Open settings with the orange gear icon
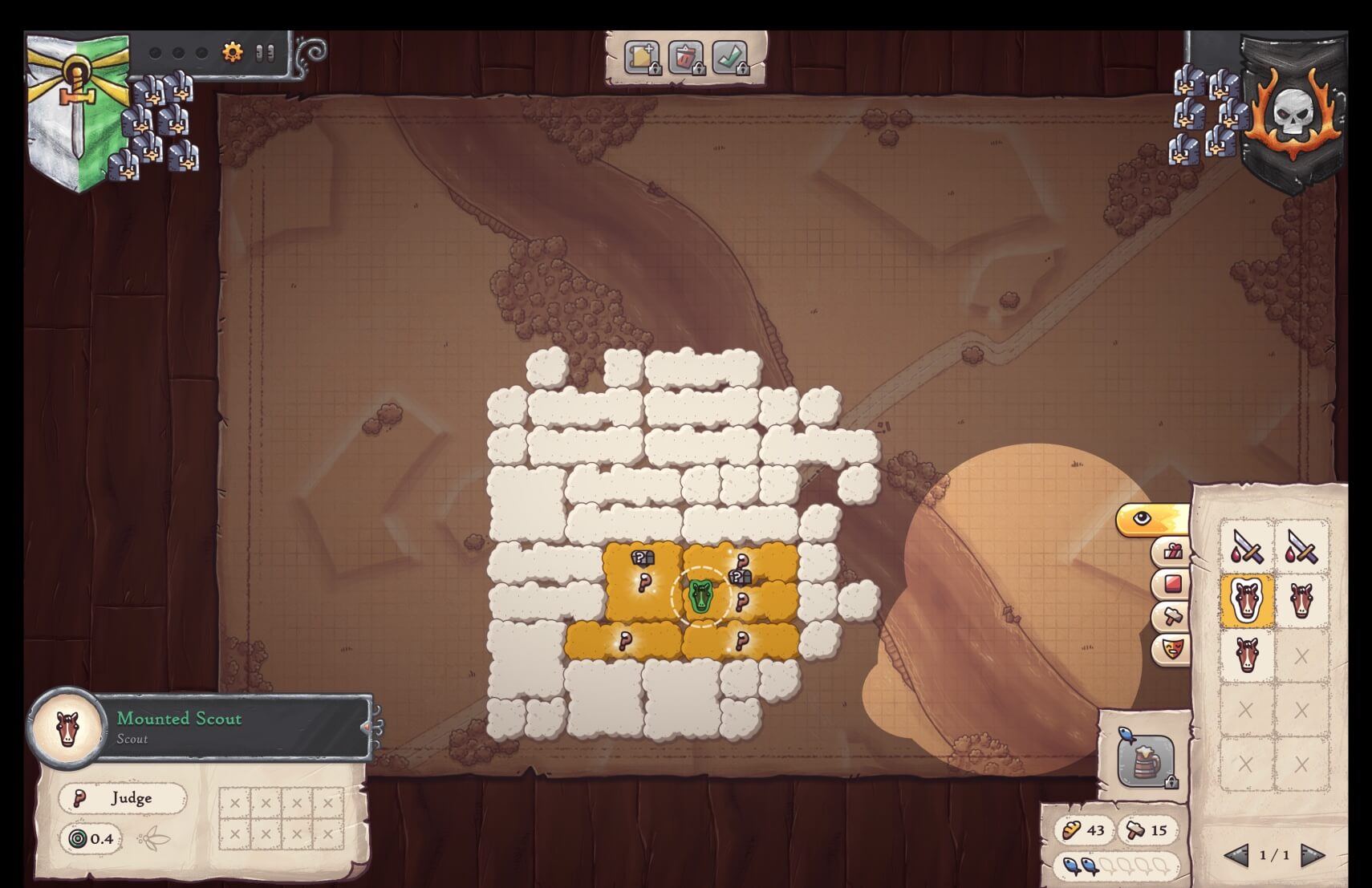 (232, 53)
